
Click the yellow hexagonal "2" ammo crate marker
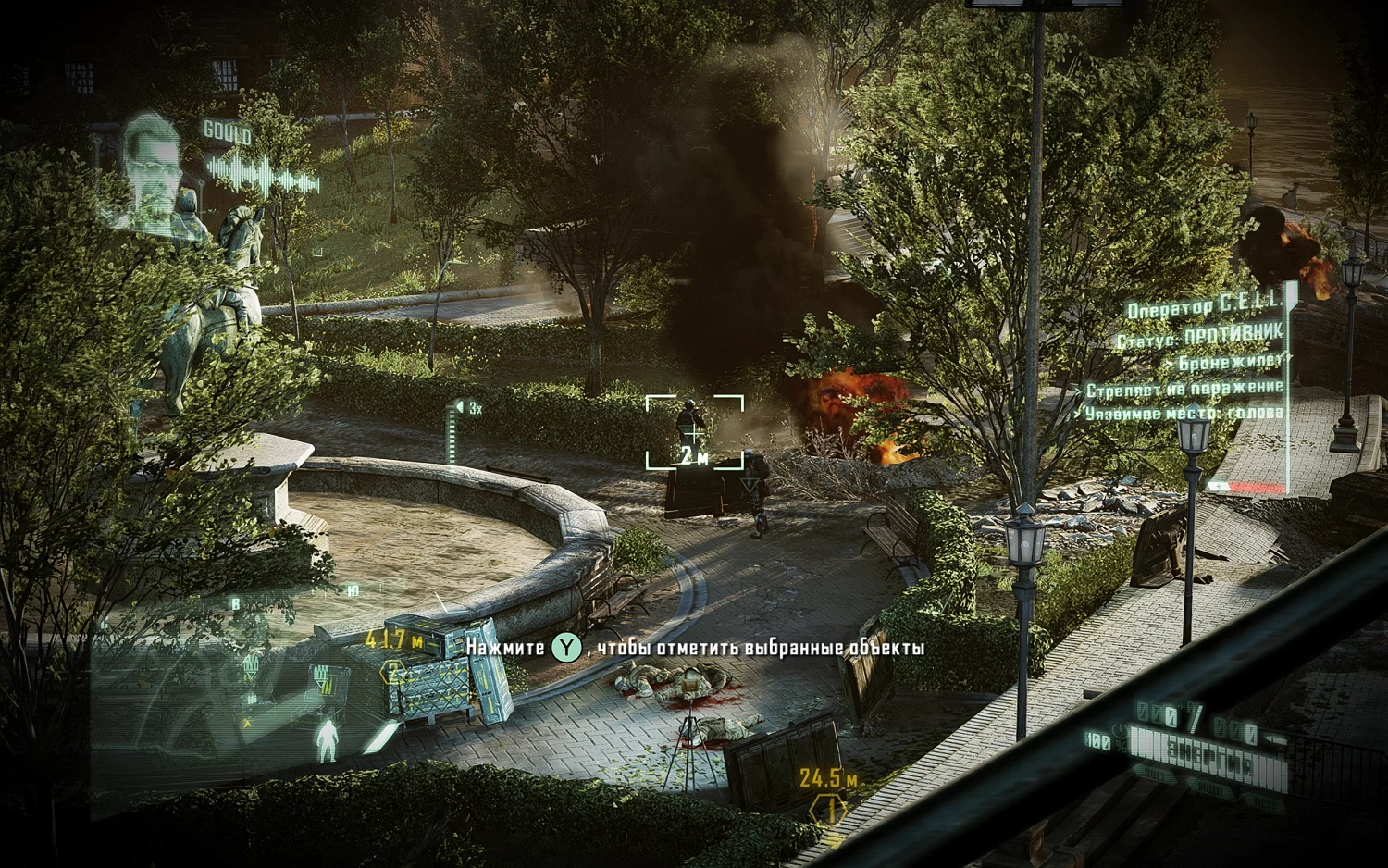pyautogui.click(x=392, y=673)
